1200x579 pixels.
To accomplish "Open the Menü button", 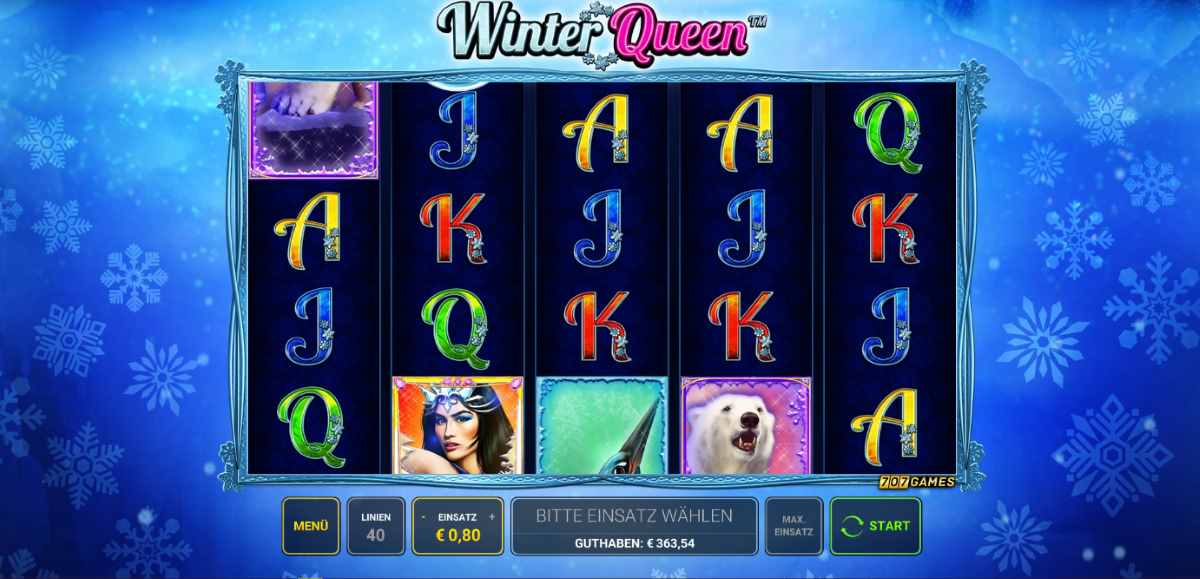I will (311, 525).
